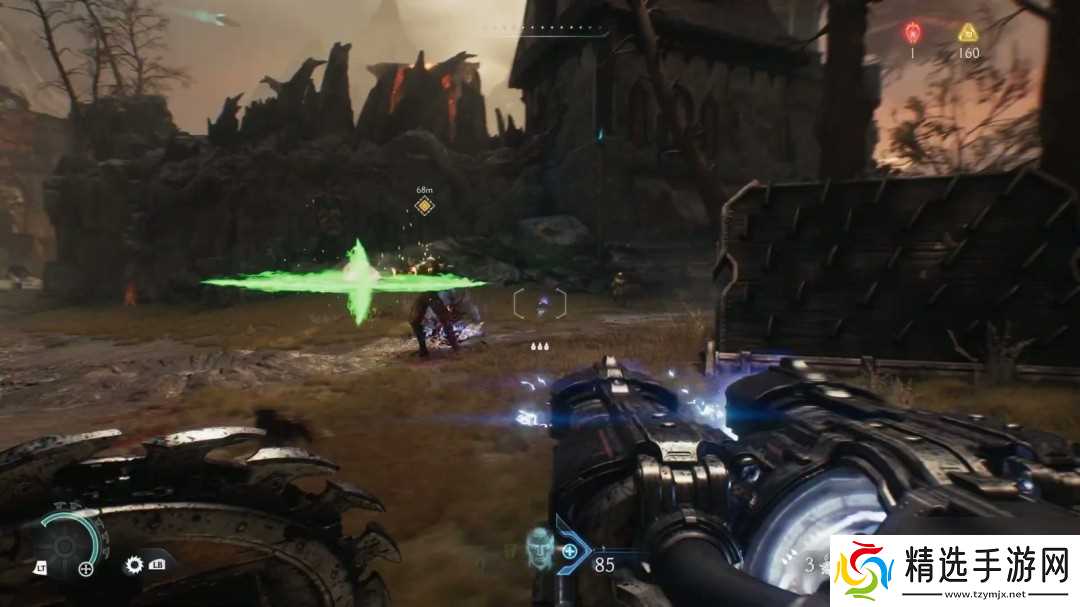Screen dimensions: 1080x607
Task: Click the red life sigil icon
Action: [x=912, y=32]
